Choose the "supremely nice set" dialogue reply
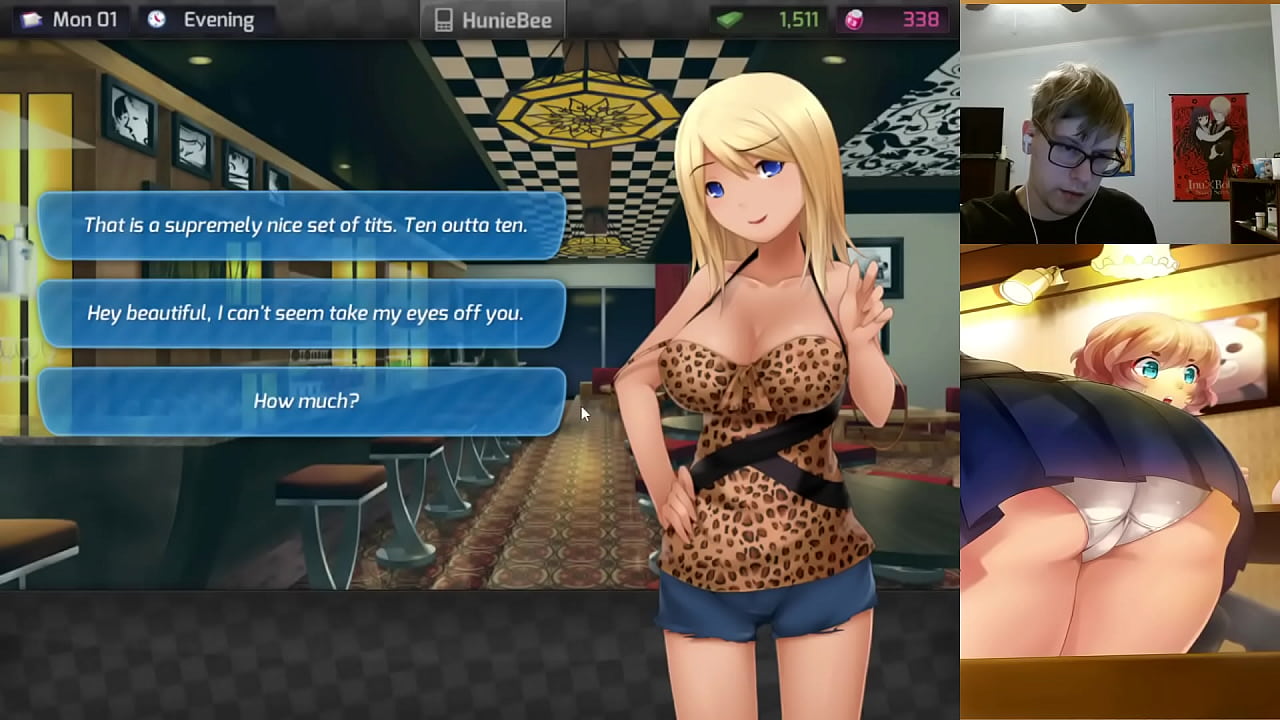The width and height of the screenshot is (1280, 720). point(303,225)
